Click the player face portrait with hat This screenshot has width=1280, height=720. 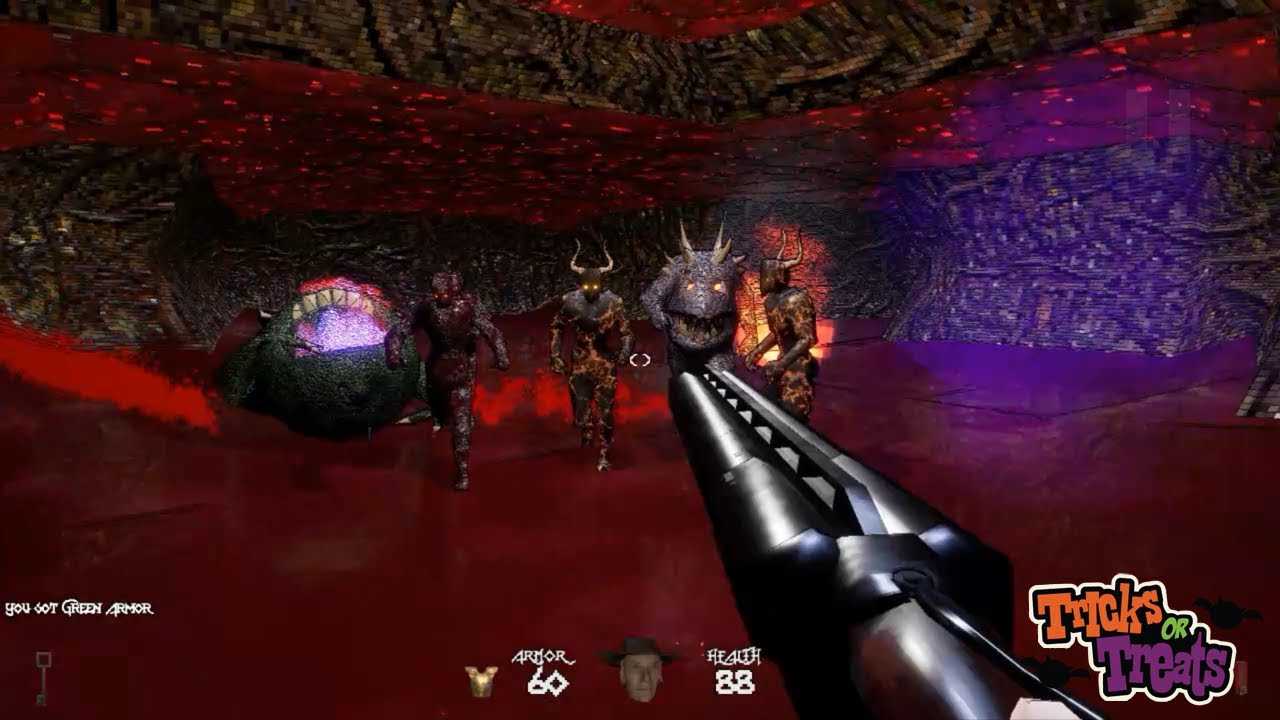[x=639, y=668]
